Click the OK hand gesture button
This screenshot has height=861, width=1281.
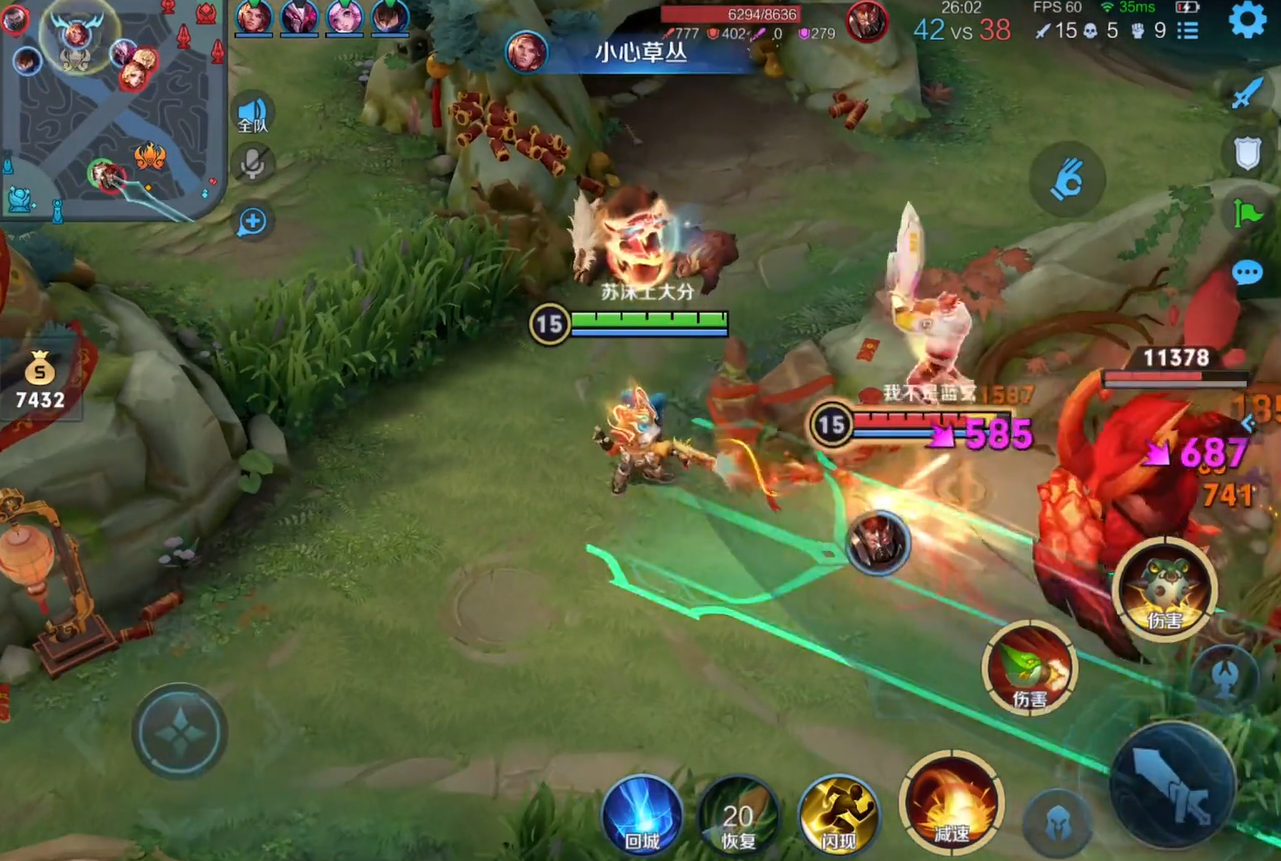[1067, 180]
